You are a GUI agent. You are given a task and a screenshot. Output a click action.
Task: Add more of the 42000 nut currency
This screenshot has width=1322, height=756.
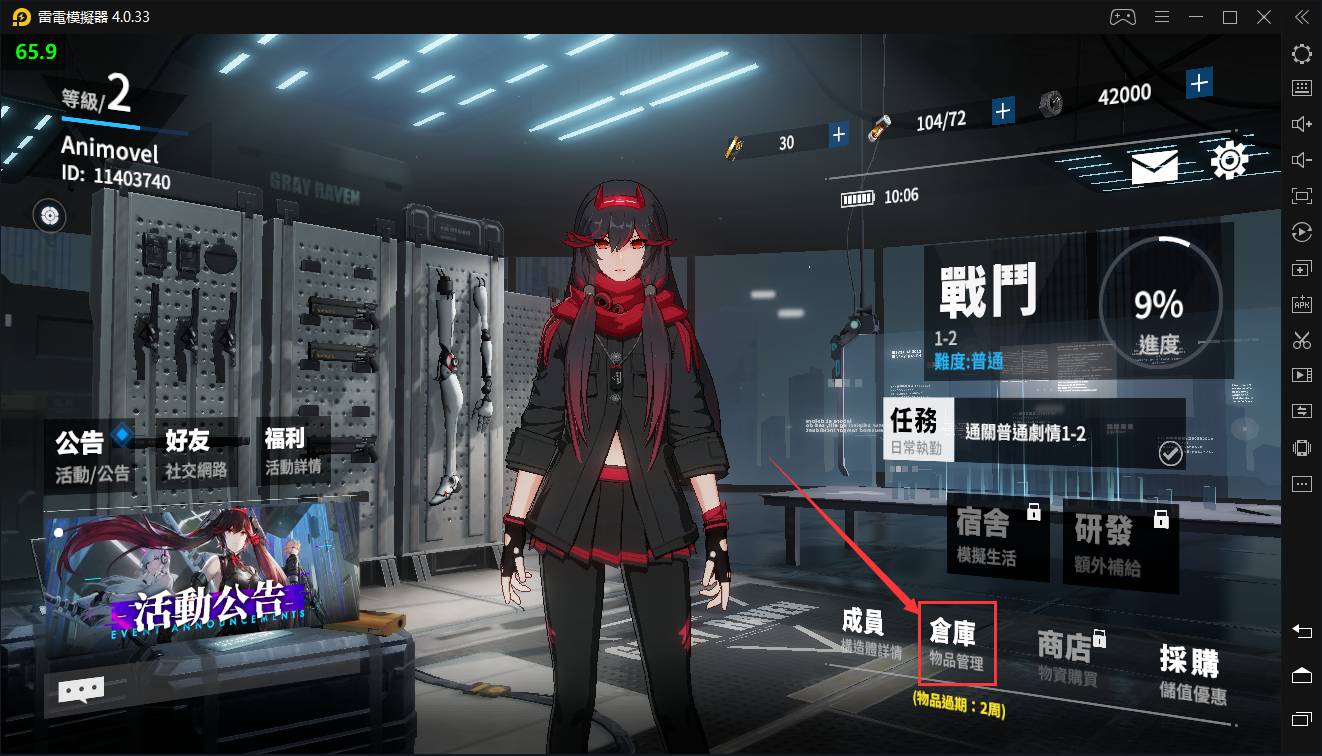click(1200, 82)
